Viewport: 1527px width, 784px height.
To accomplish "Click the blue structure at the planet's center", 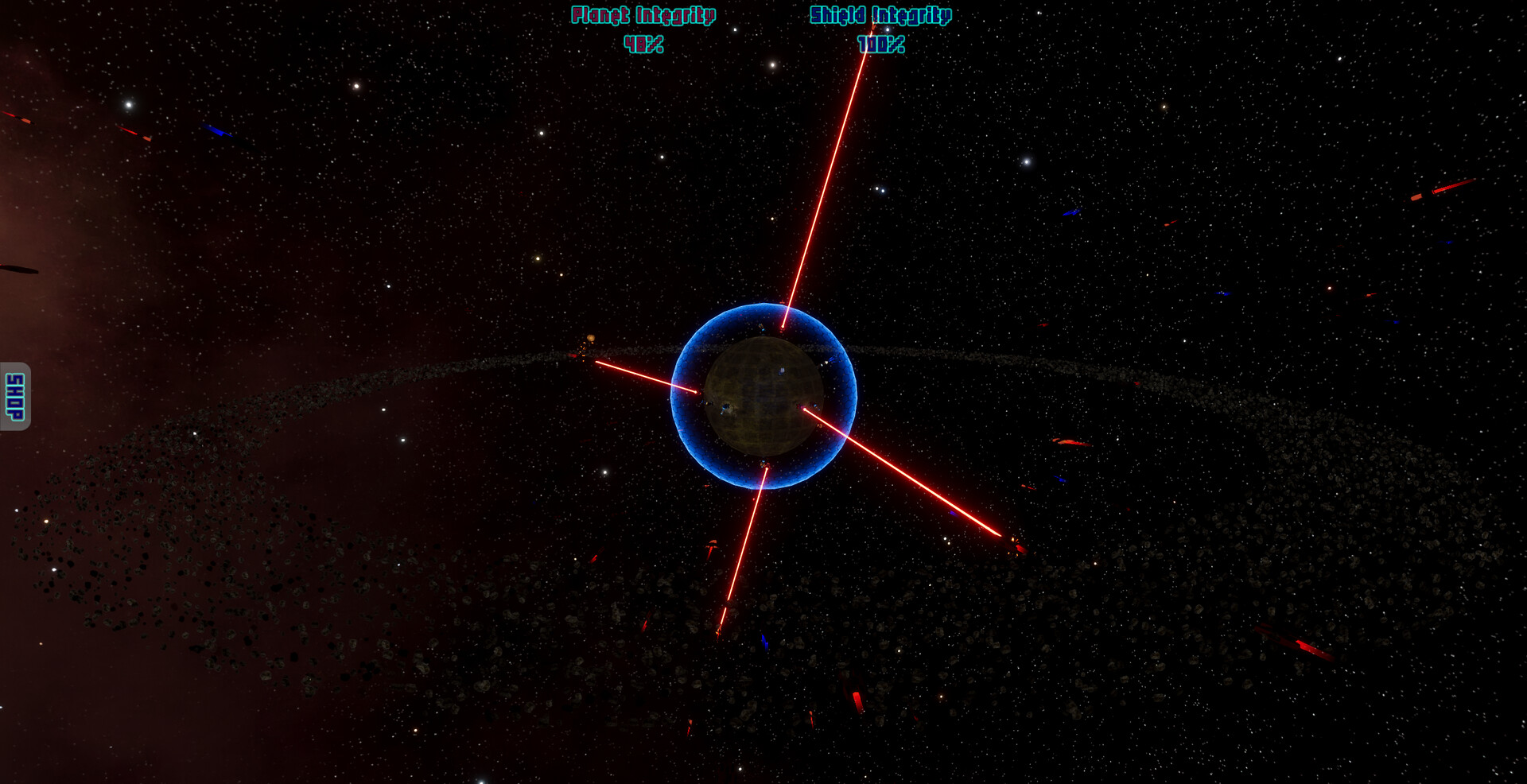I will (782, 371).
